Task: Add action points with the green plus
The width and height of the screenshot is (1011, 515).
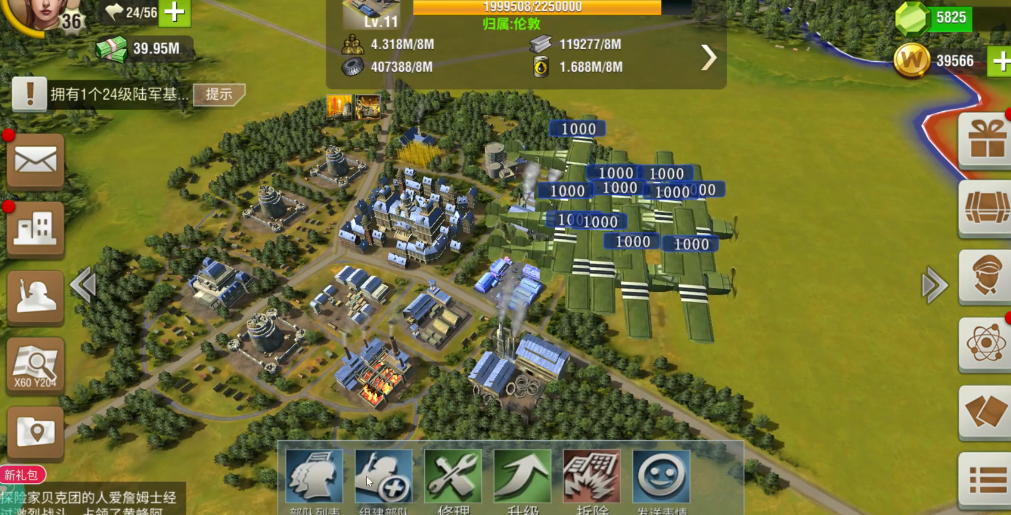Action: click(x=175, y=12)
